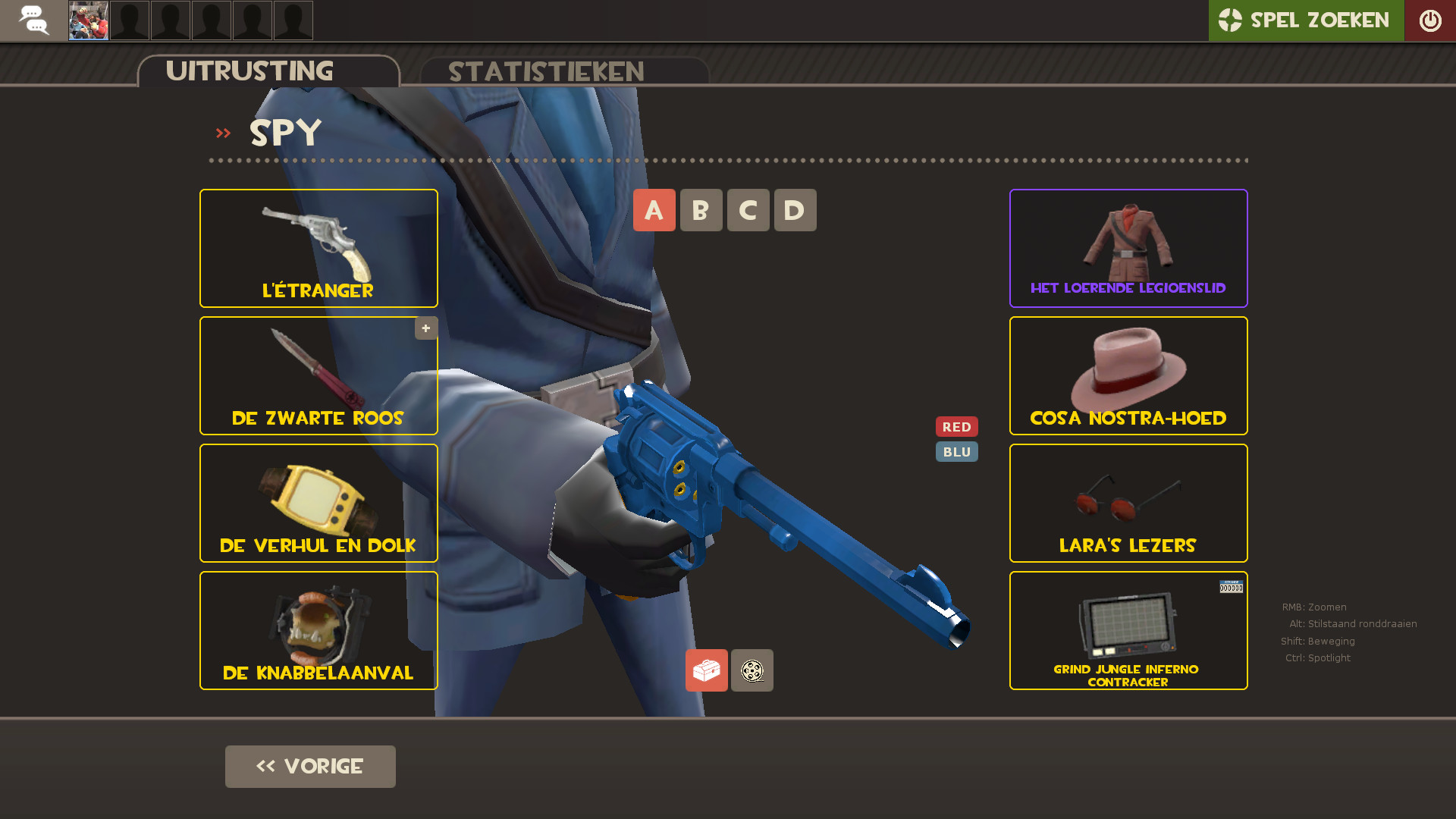The width and height of the screenshot is (1456, 819).
Task: Select the L'Étranger revolver slot
Action: (318, 248)
